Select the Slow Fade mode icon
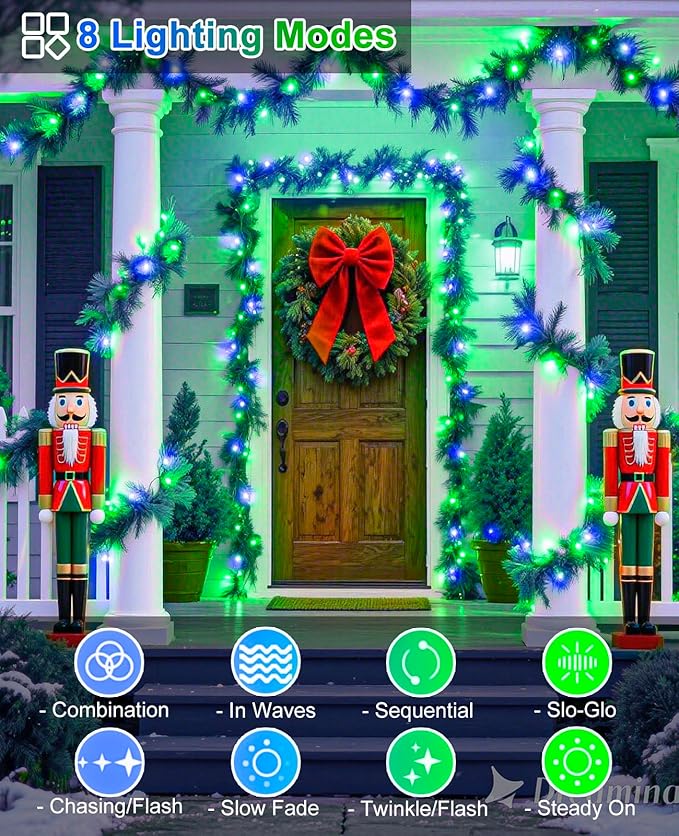Image resolution: width=679 pixels, height=836 pixels. tap(265, 761)
